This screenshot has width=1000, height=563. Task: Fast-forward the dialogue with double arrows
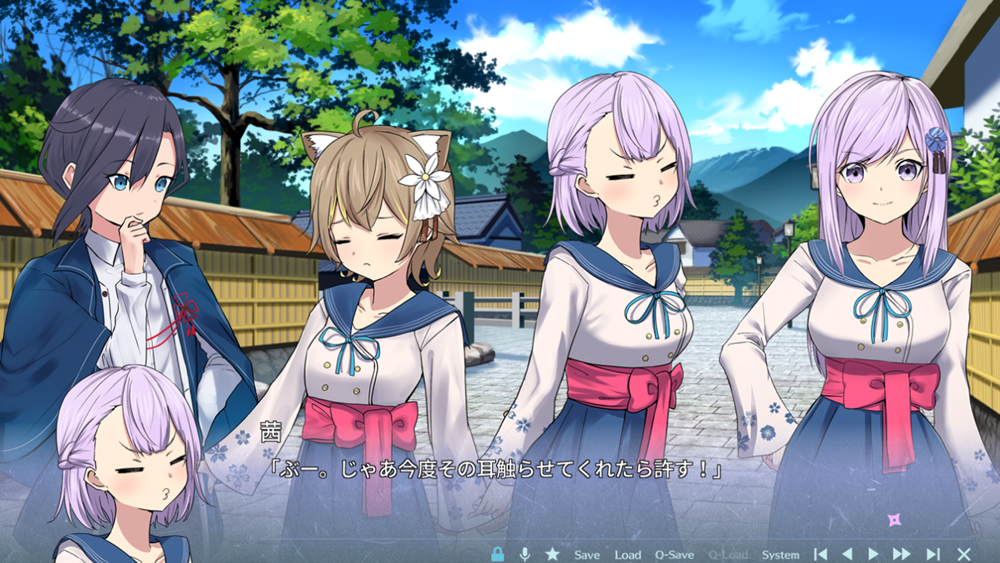click(902, 554)
